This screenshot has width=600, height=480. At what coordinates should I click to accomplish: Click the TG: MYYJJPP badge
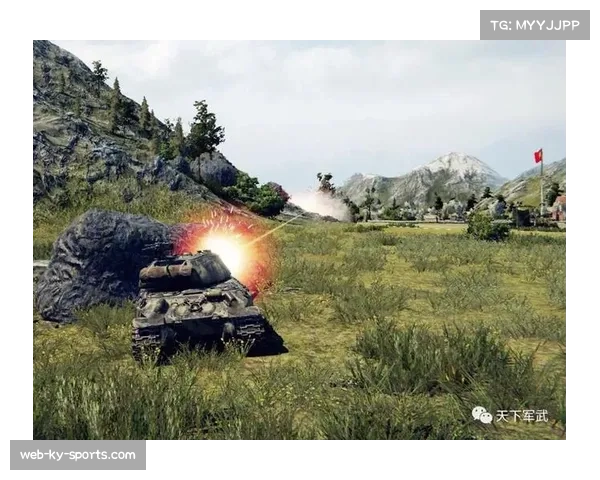(535, 25)
